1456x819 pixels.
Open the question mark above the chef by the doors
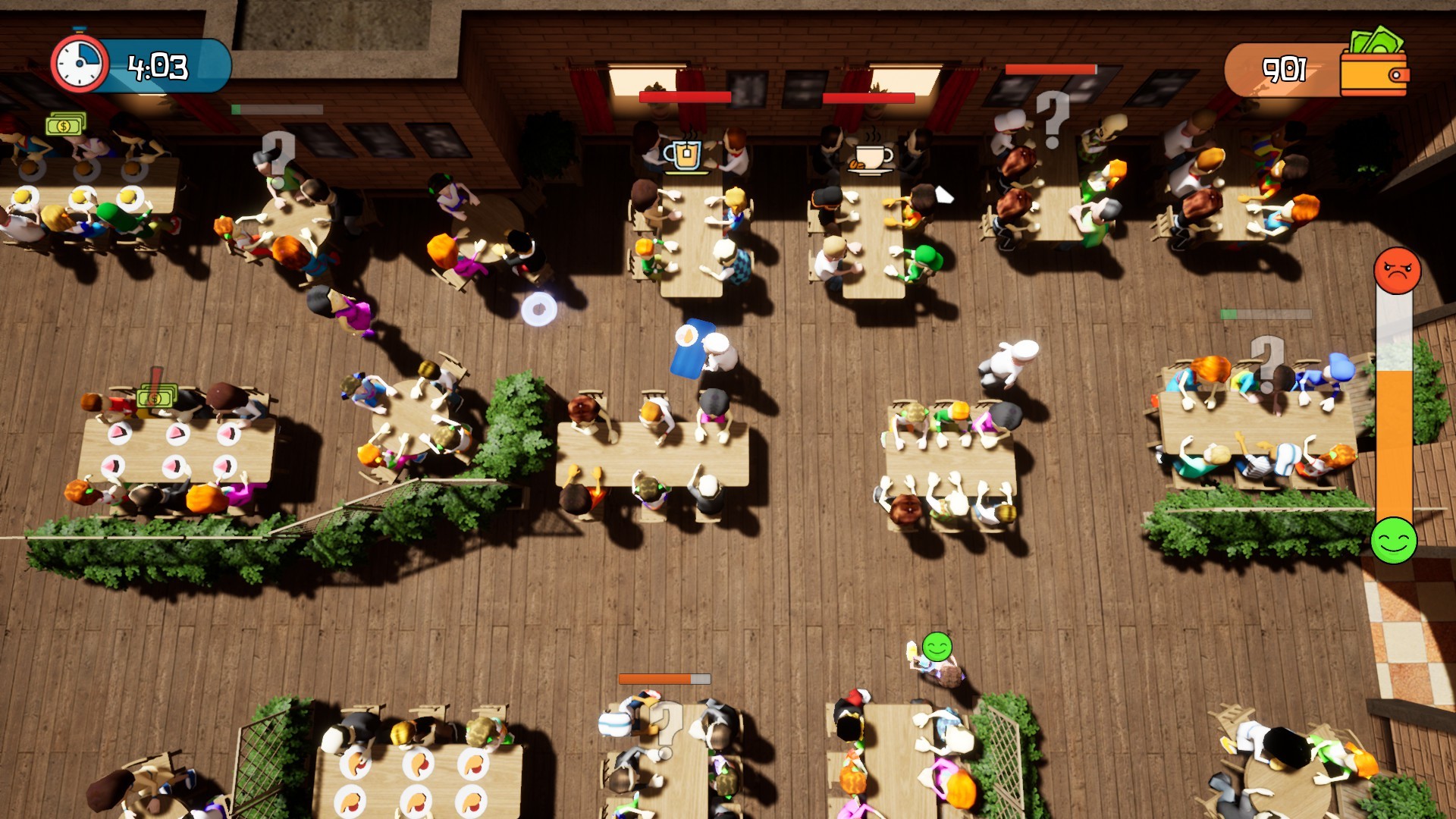[1053, 118]
